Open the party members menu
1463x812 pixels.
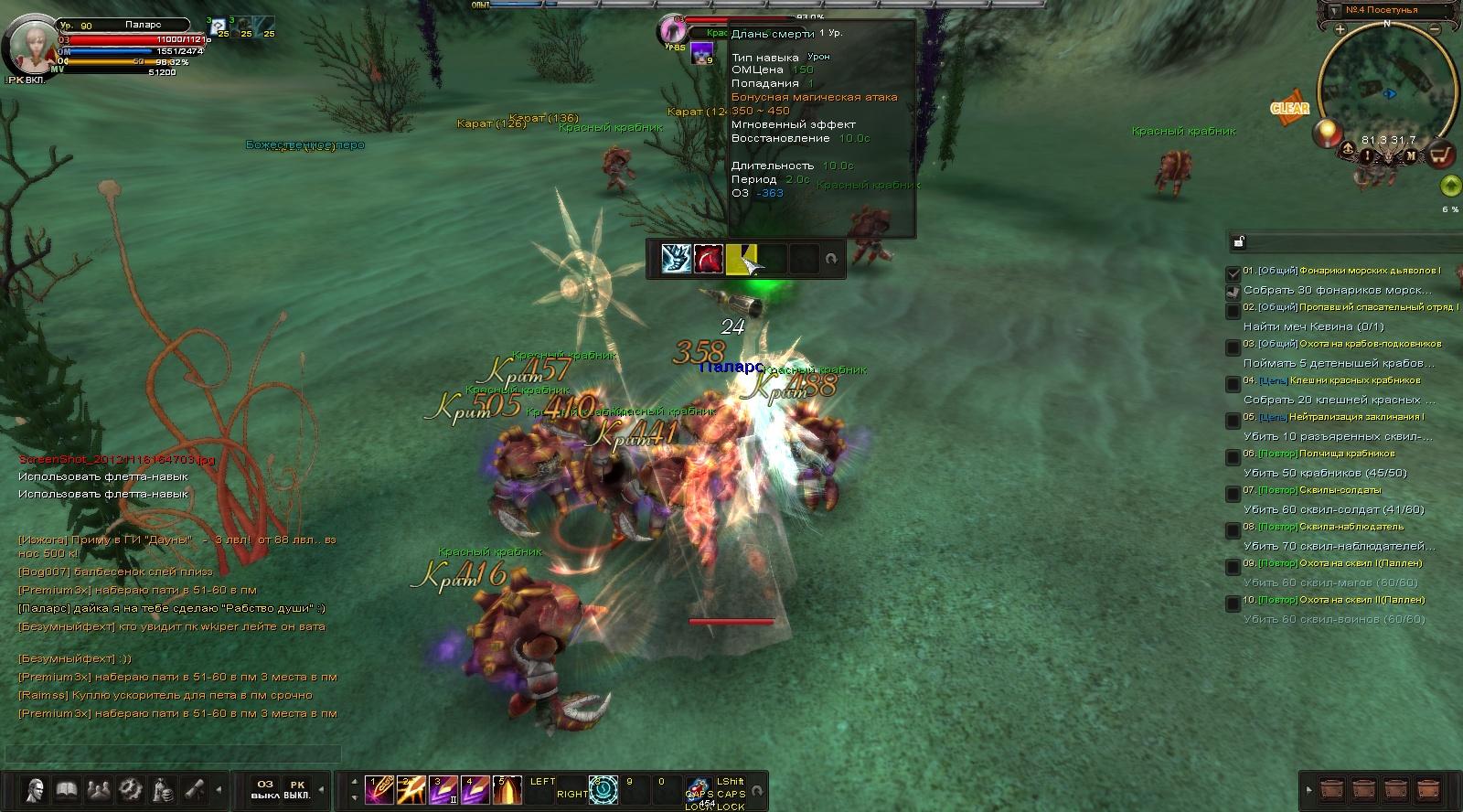click(x=98, y=788)
